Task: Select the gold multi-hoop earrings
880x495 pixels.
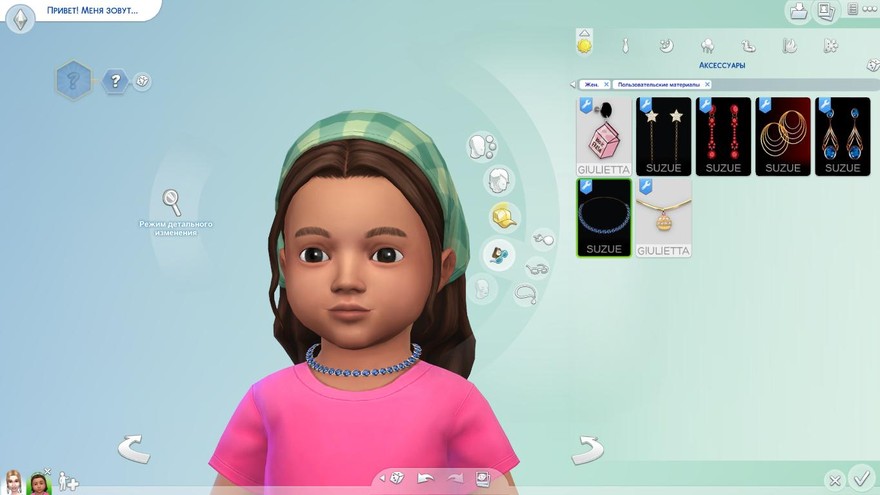Action: (783, 135)
